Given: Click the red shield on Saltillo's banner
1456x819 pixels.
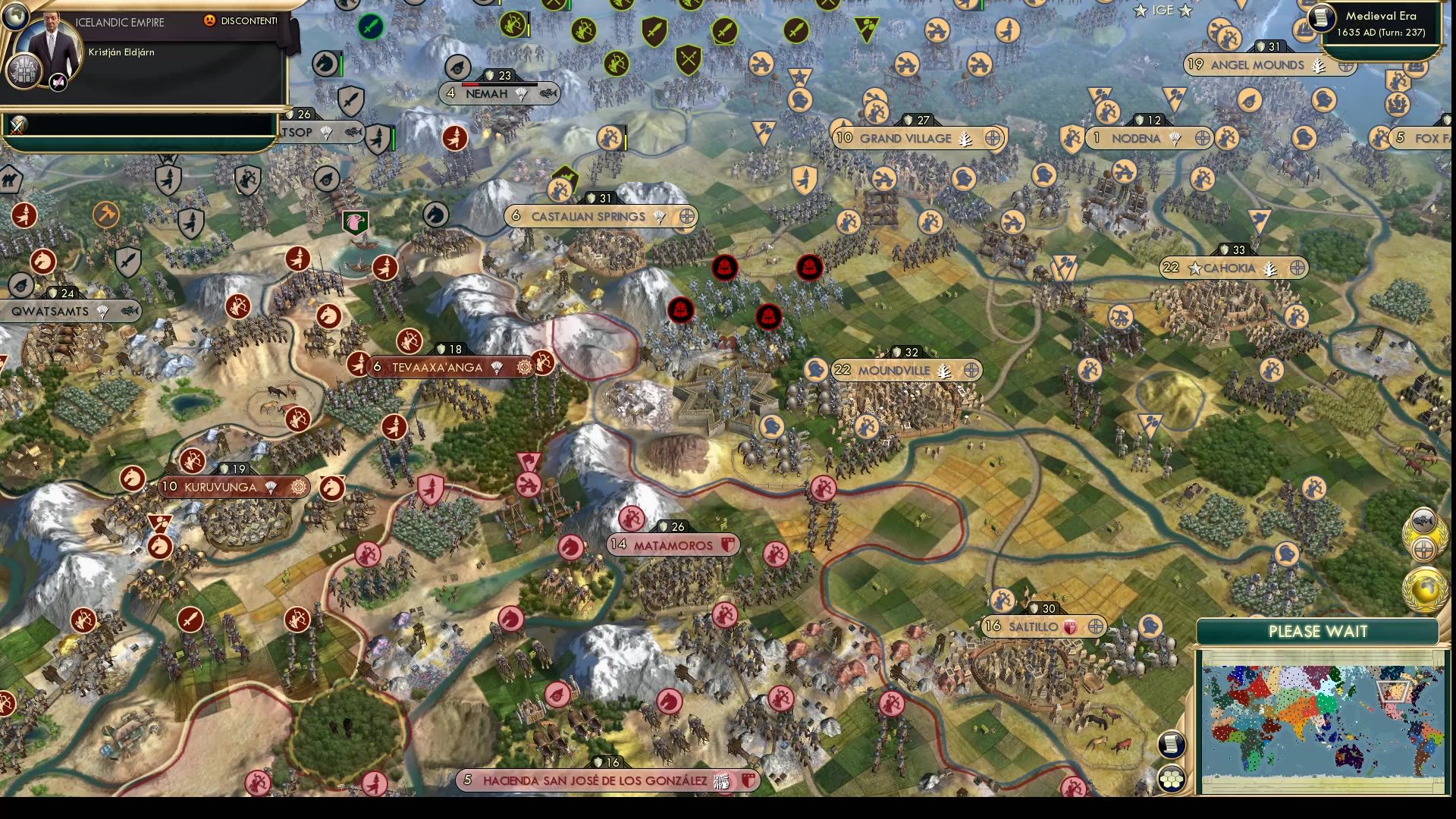Looking at the screenshot, I should [x=1068, y=626].
